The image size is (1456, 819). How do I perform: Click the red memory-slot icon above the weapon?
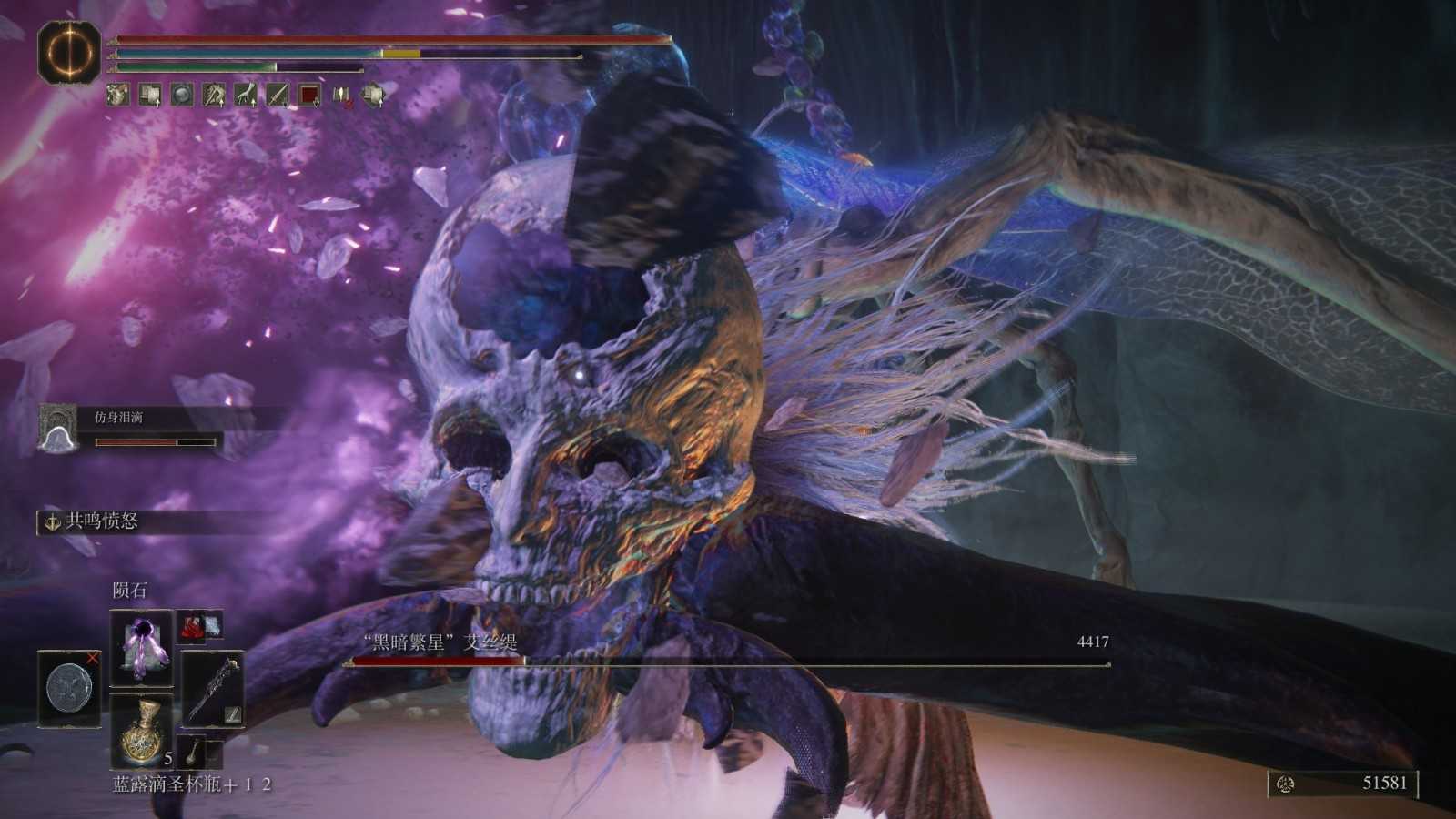(194, 626)
